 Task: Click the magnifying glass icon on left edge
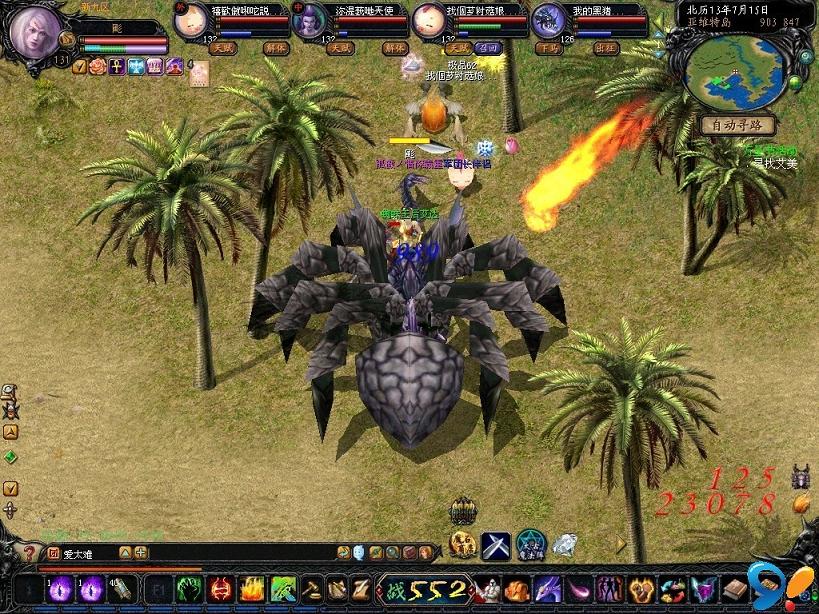(x=9, y=391)
